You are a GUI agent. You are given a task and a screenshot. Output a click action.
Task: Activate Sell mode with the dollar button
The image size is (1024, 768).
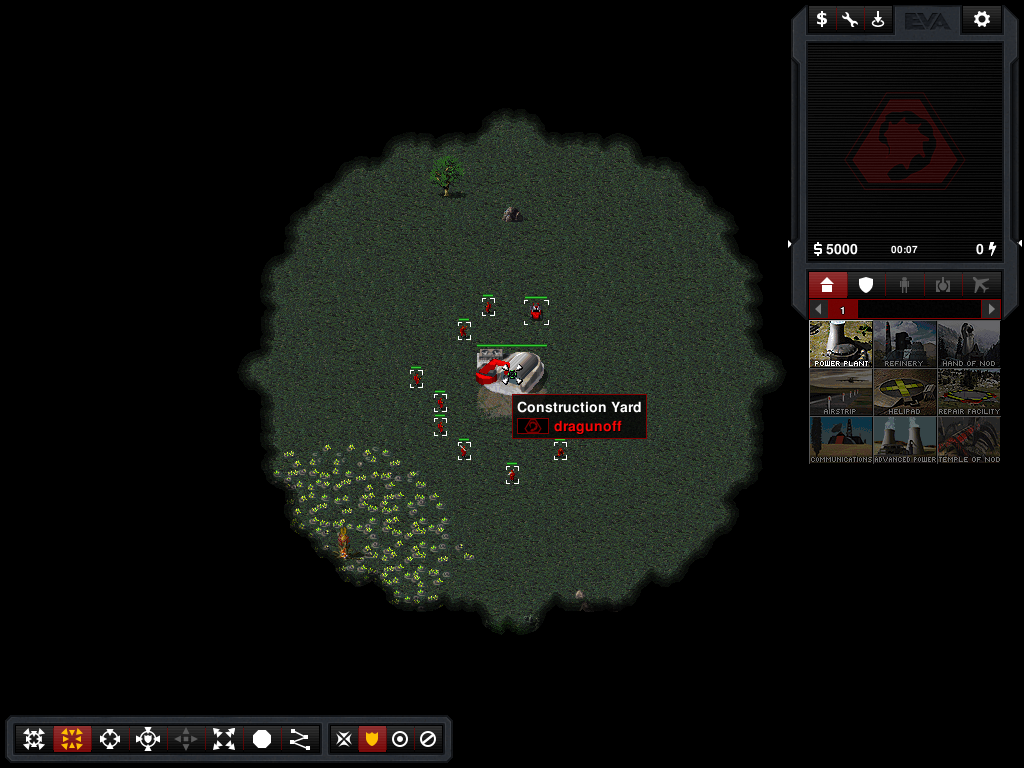point(822,19)
